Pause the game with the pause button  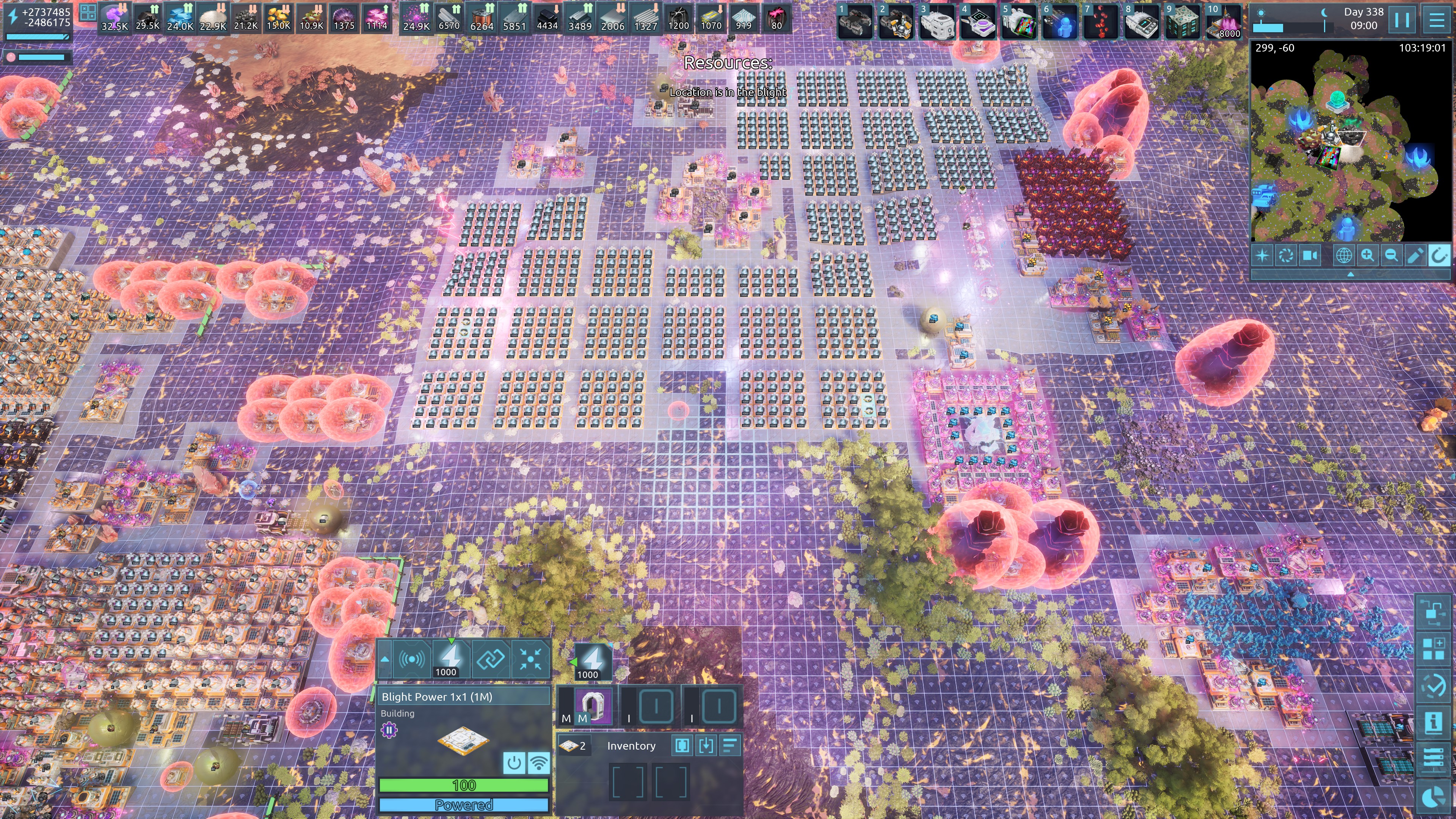1402,20
